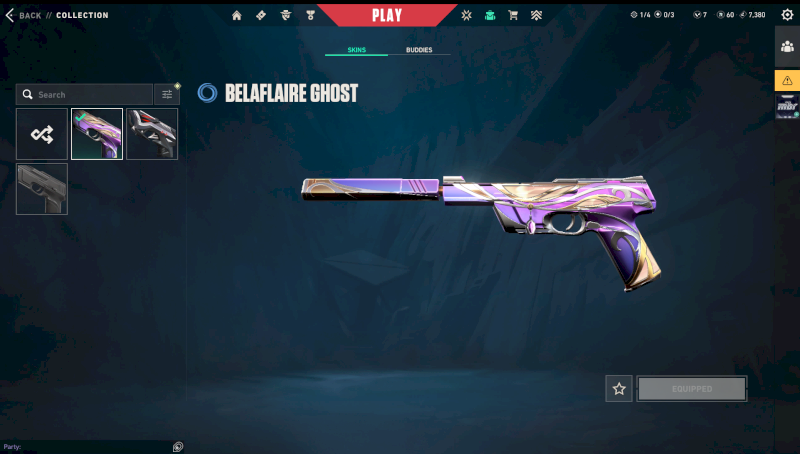This screenshot has height=454, width=800.
Task: Open the settings gear
Action: click(786, 15)
